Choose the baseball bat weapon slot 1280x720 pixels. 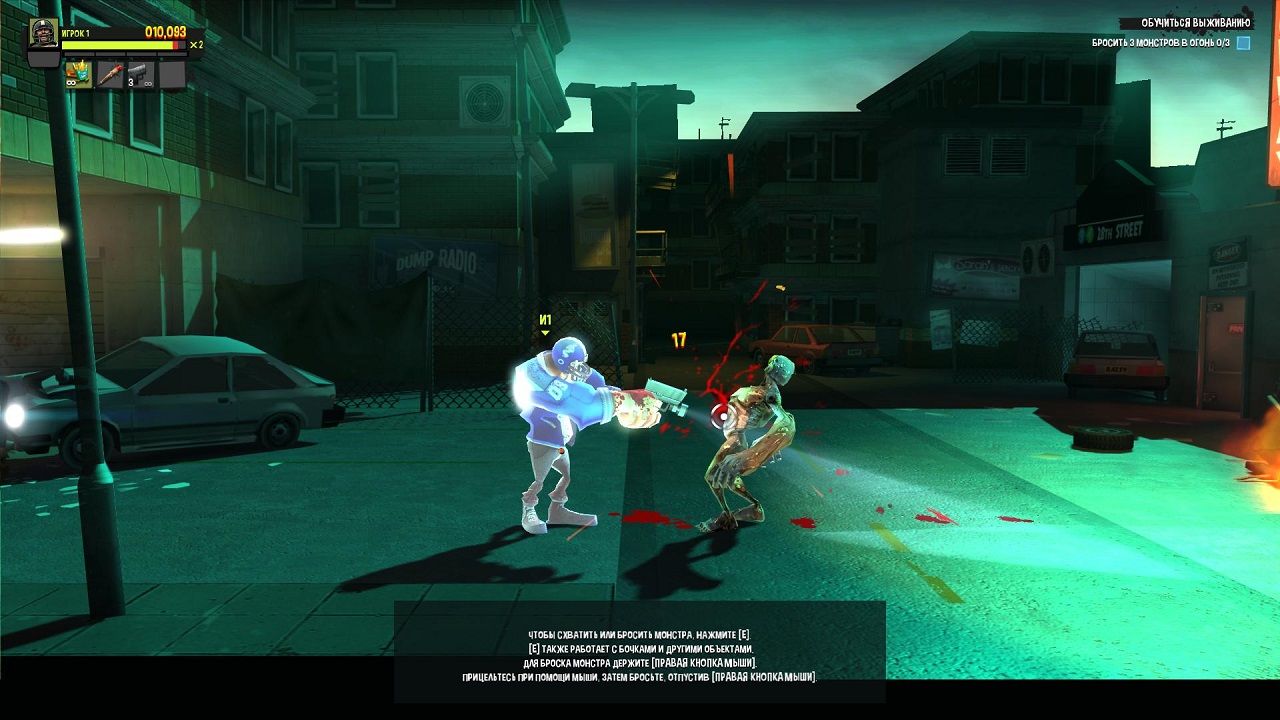[x=109, y=75]
